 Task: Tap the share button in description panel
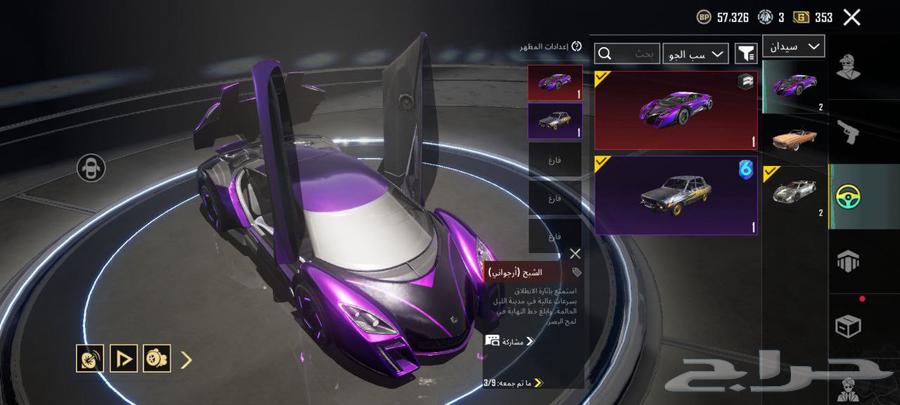[510, 341]
